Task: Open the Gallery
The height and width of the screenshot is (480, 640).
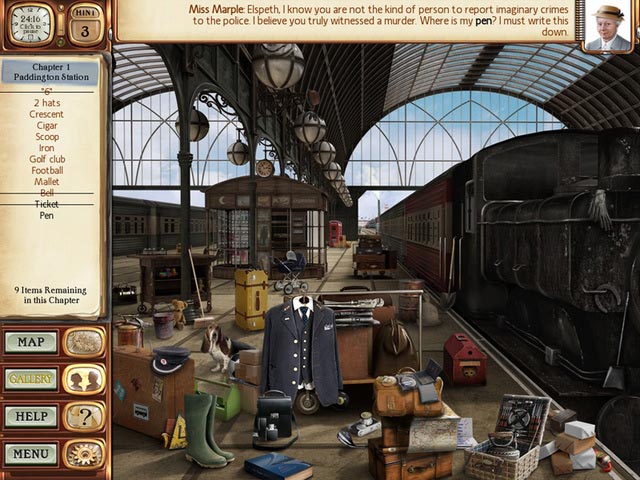Action: coord(31,379)
